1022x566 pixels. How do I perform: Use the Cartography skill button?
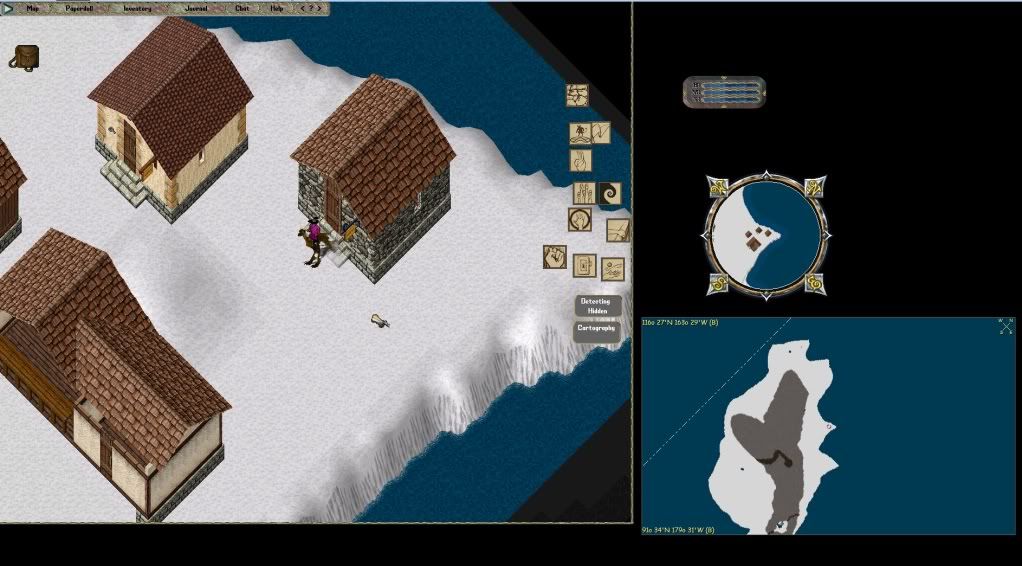tap(597, 328)
